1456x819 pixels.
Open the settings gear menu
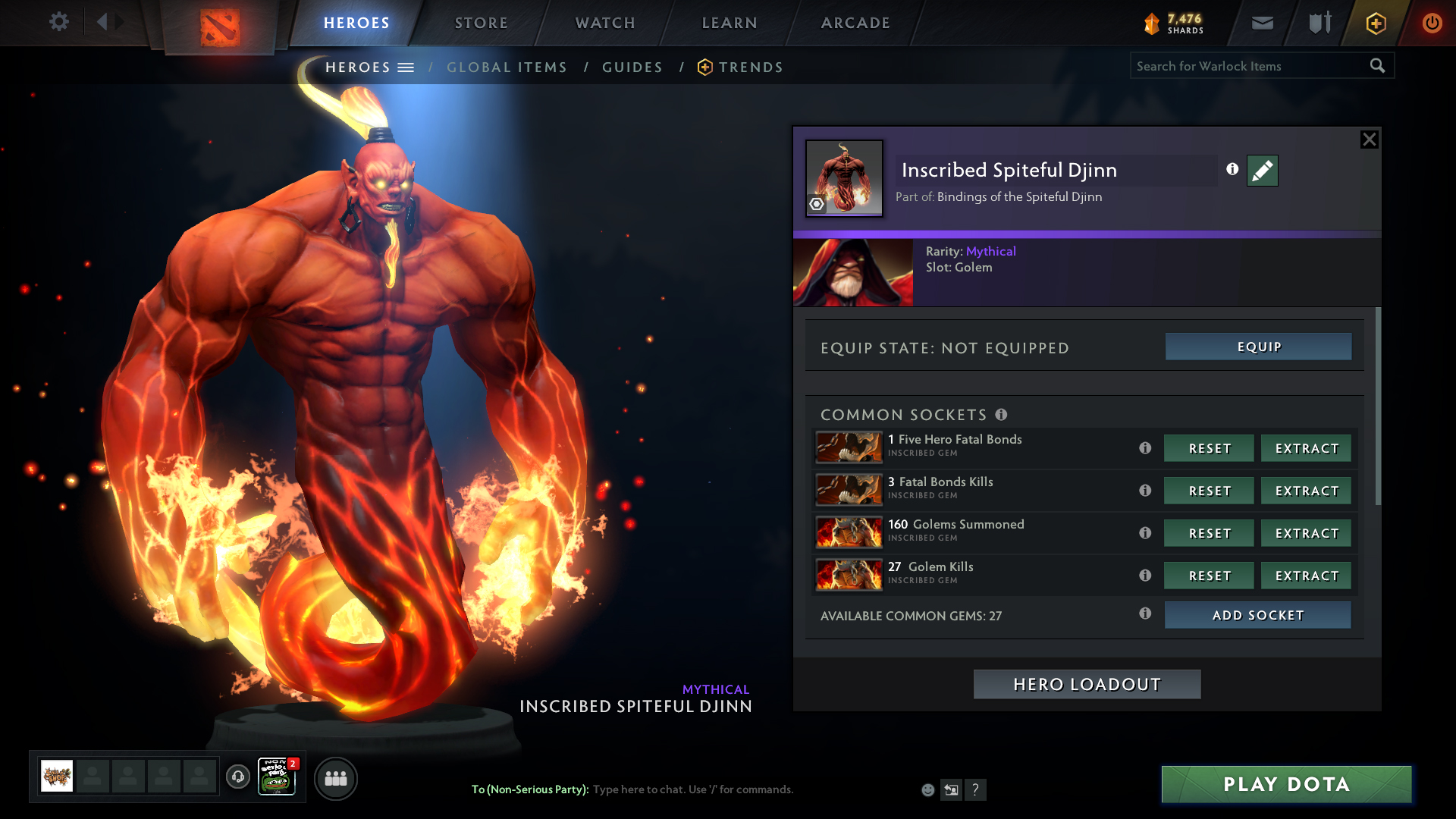(59, 22)
